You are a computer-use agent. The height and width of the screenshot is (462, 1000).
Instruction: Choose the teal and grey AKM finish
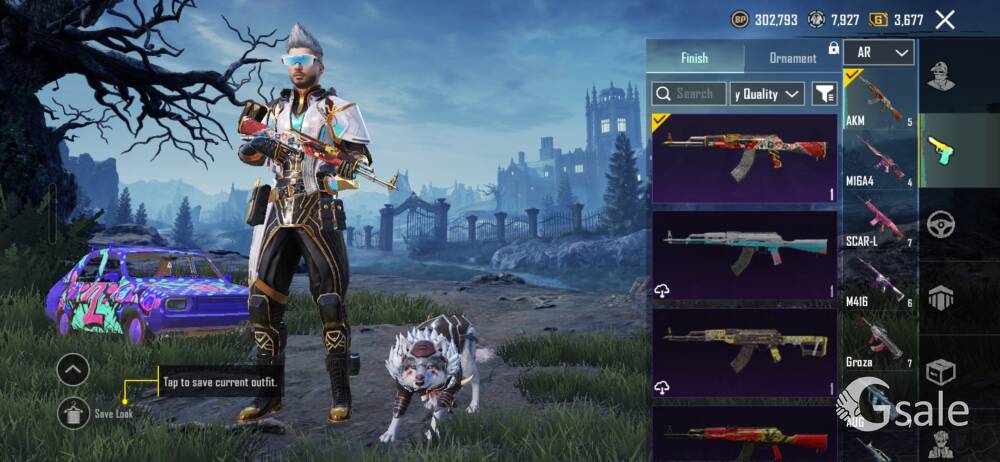coord(744,255)
